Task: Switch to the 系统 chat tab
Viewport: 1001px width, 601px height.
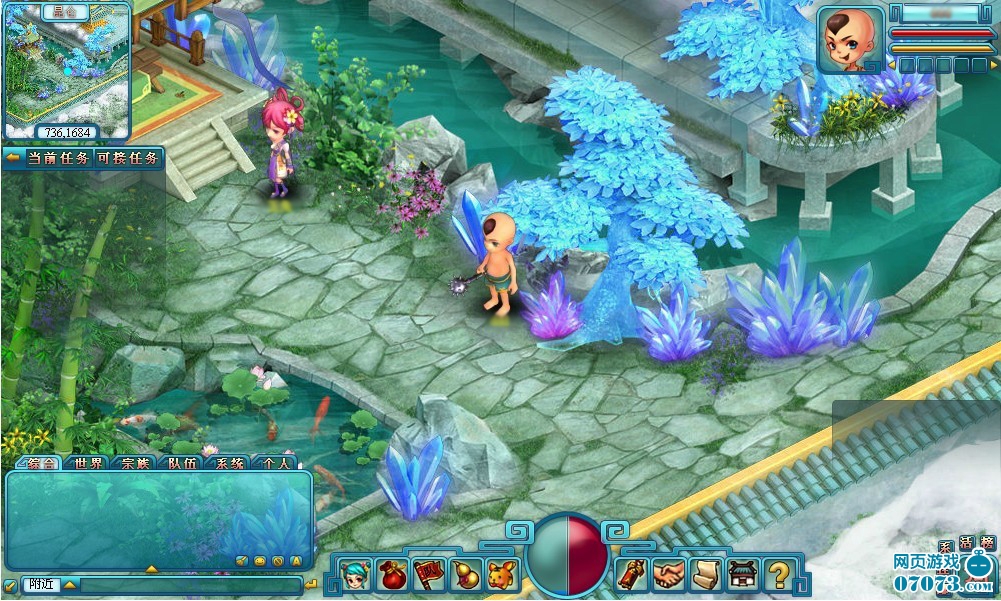Action: (x=229, y=463)
